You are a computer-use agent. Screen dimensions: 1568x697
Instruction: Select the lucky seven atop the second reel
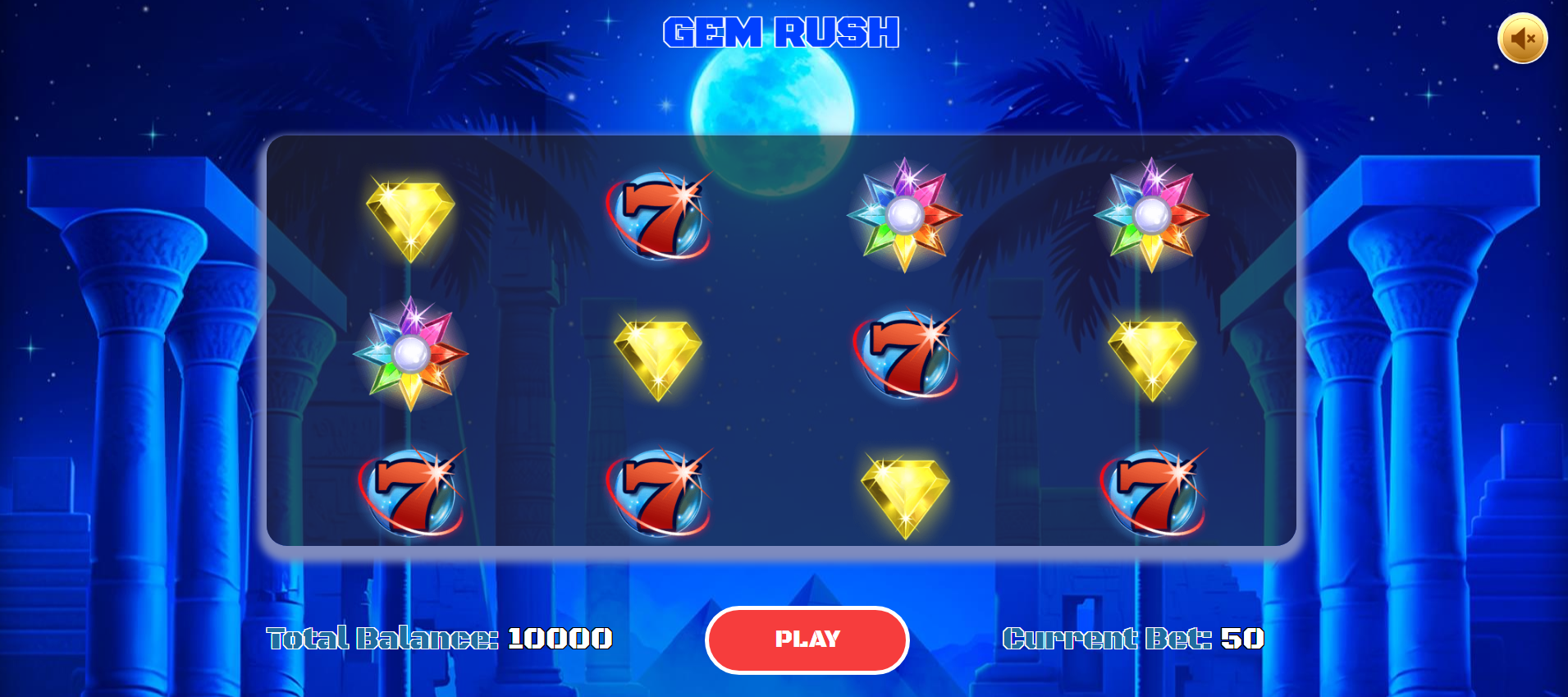coord(659,215)
